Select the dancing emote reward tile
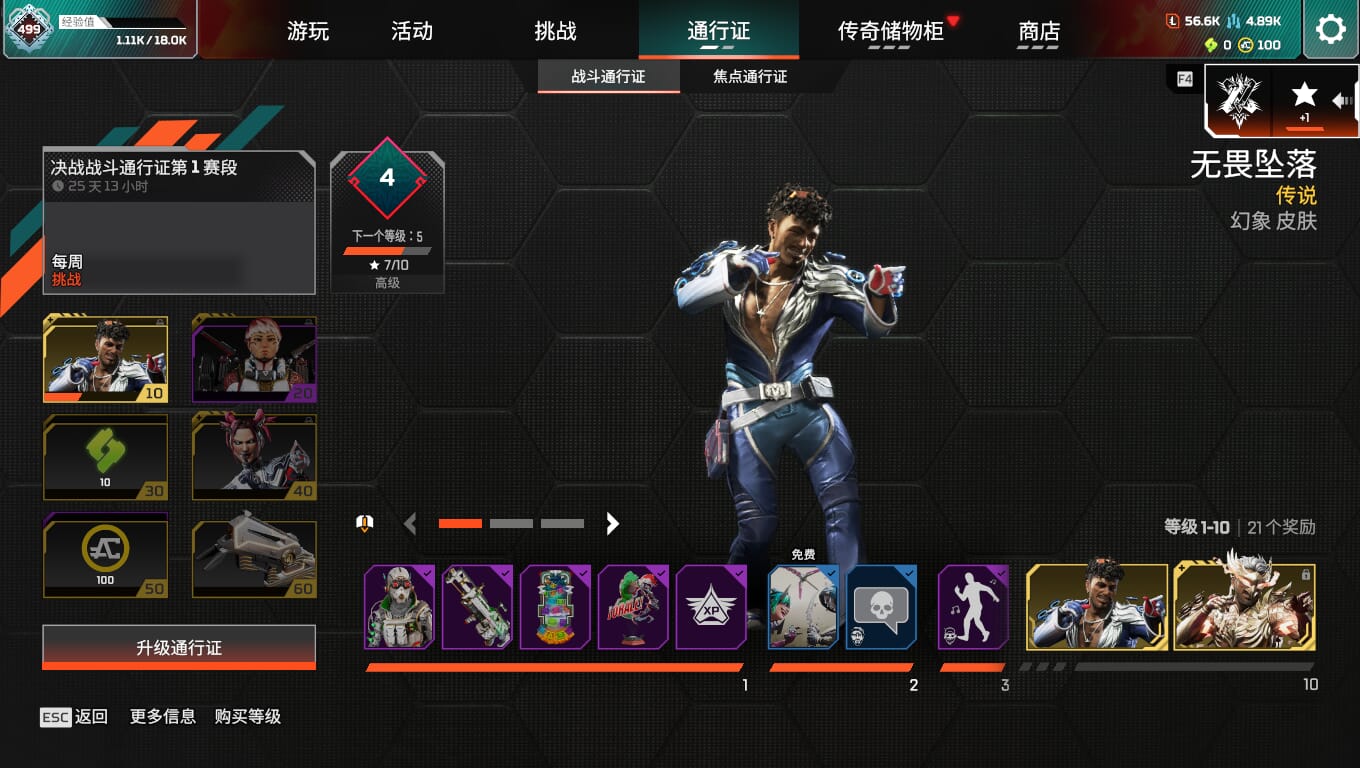Screen dimensions: 1360x768 coord(973,607)
